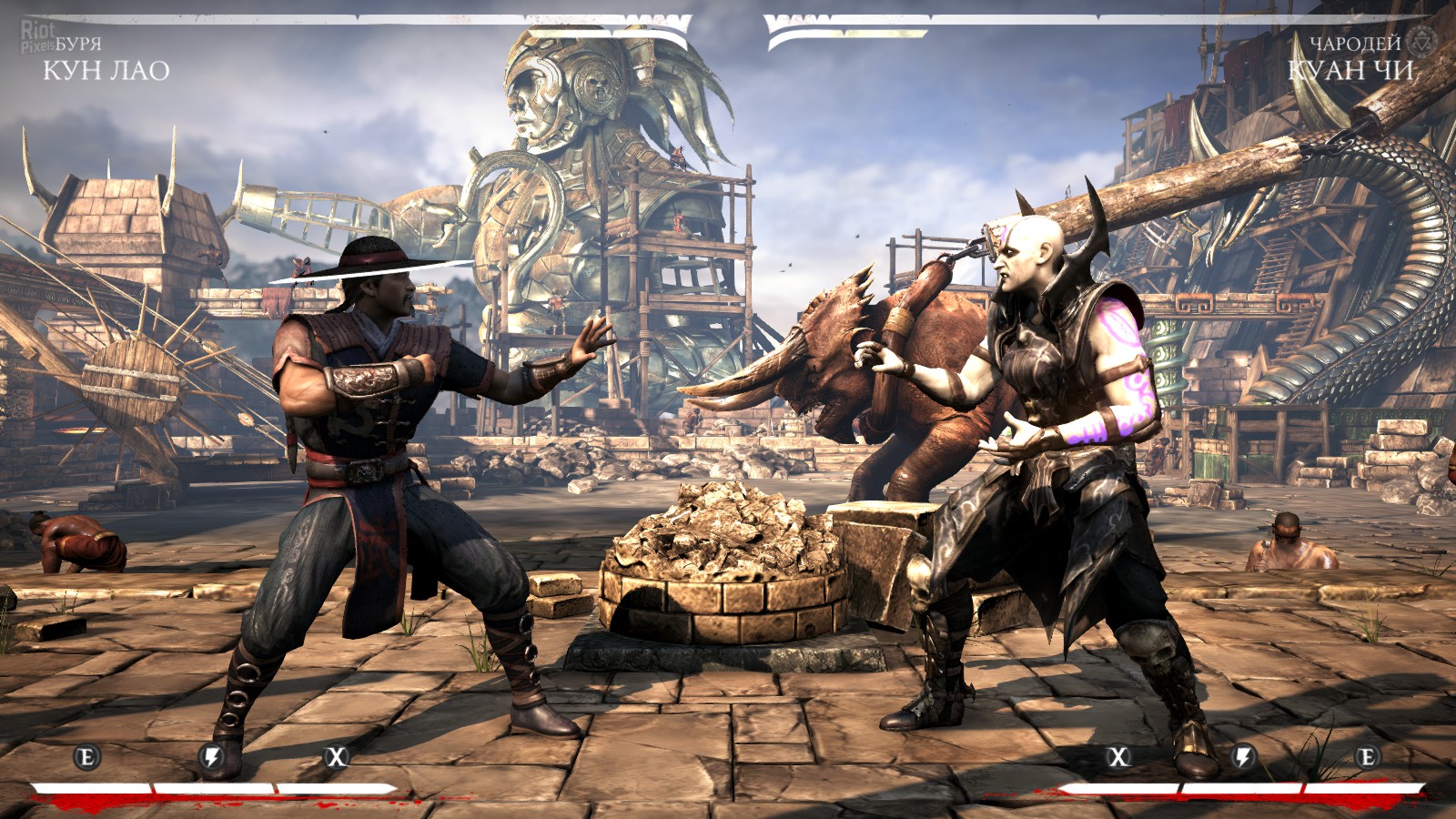The image size is (1456, 819).
Task: Click Quan Chi's X-Ray meter icon
Action: click(x=1118, y=756)
